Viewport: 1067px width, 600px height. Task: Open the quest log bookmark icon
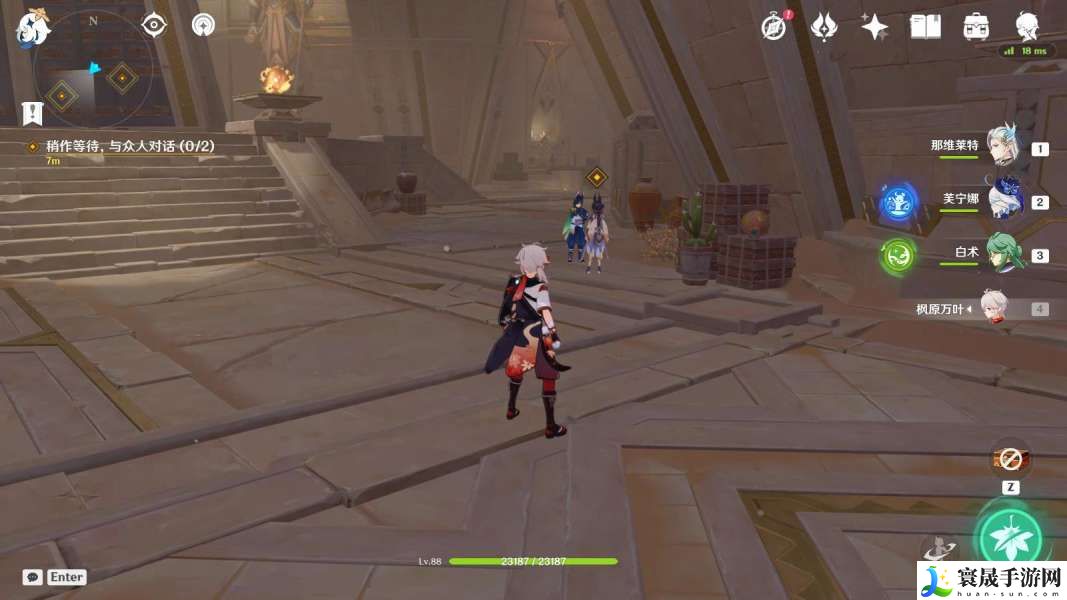[x=32, y=112]
